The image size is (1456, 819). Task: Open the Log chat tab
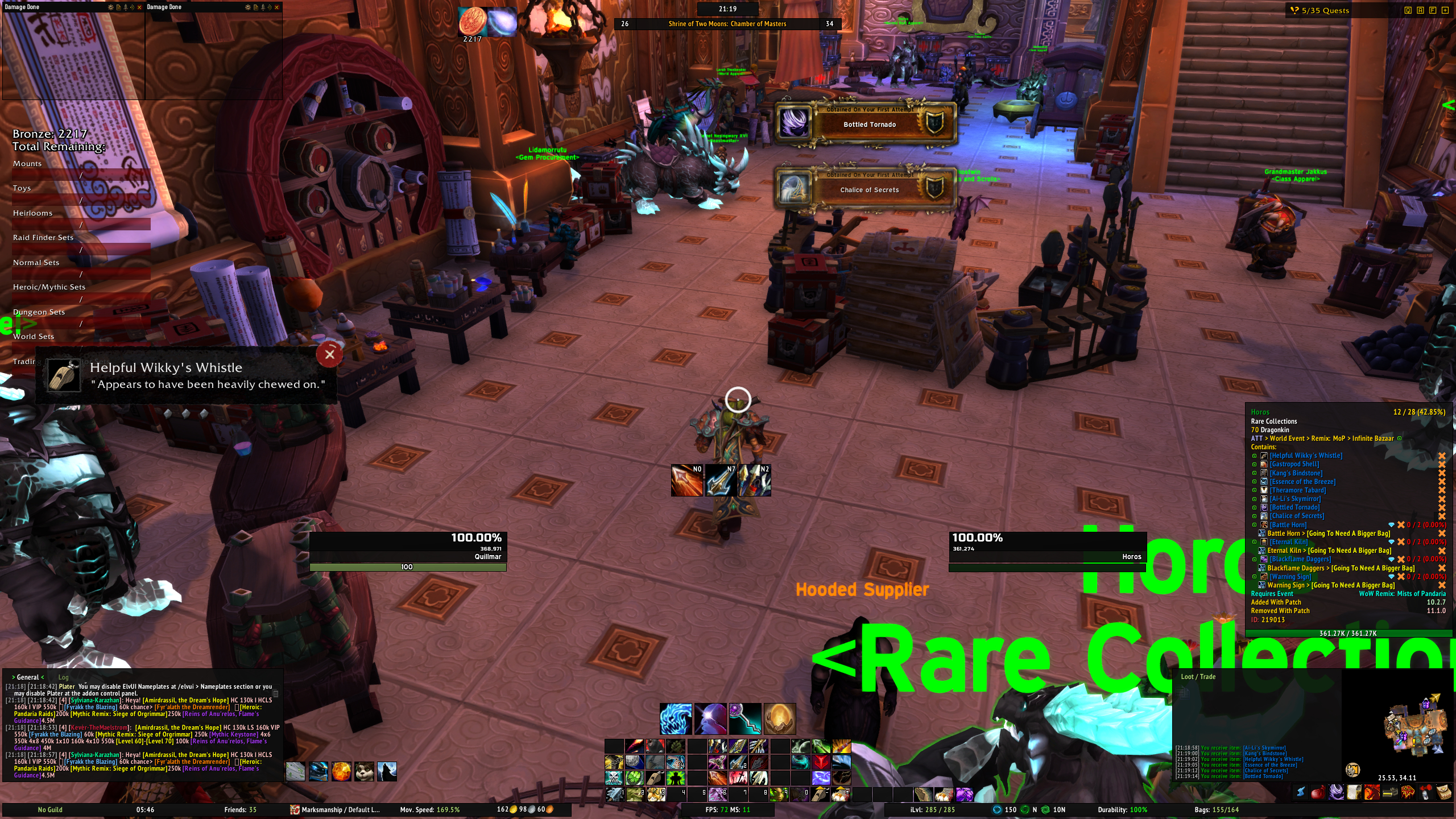(63, 677)
